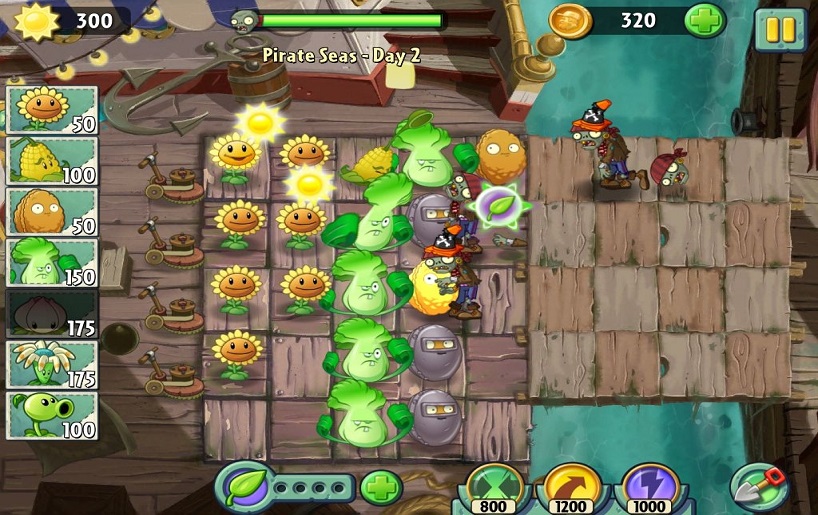
Task: Pause the game
Action: (x=779, y=28)
